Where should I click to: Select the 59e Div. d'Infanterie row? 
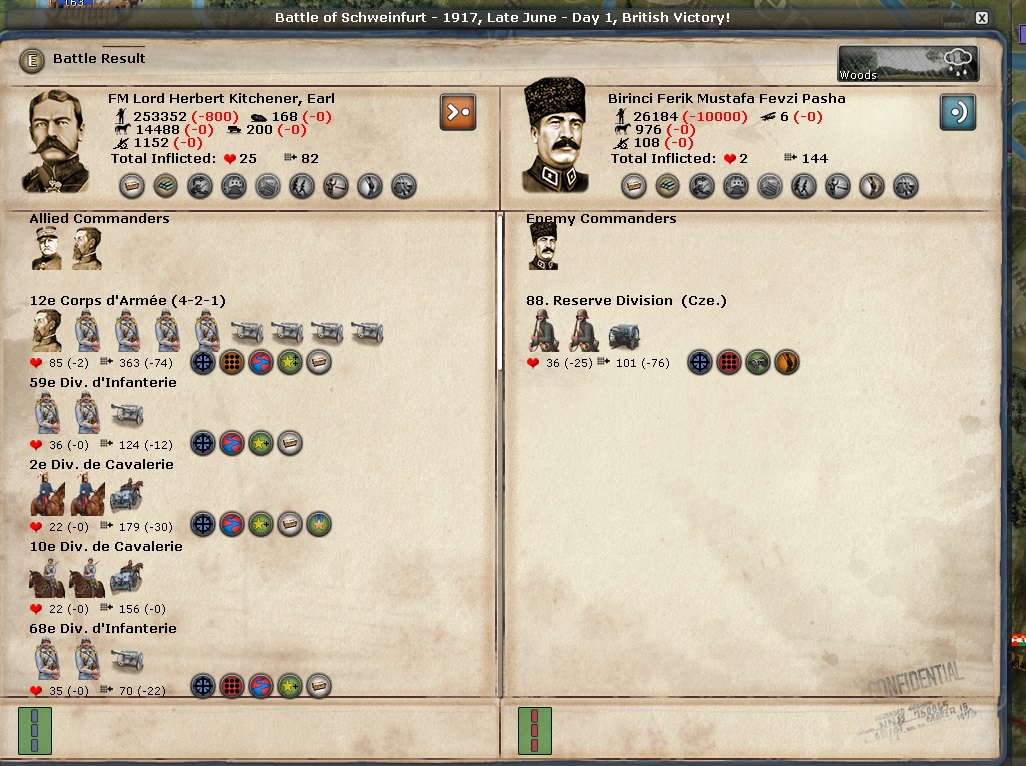(x=103, y=383)
